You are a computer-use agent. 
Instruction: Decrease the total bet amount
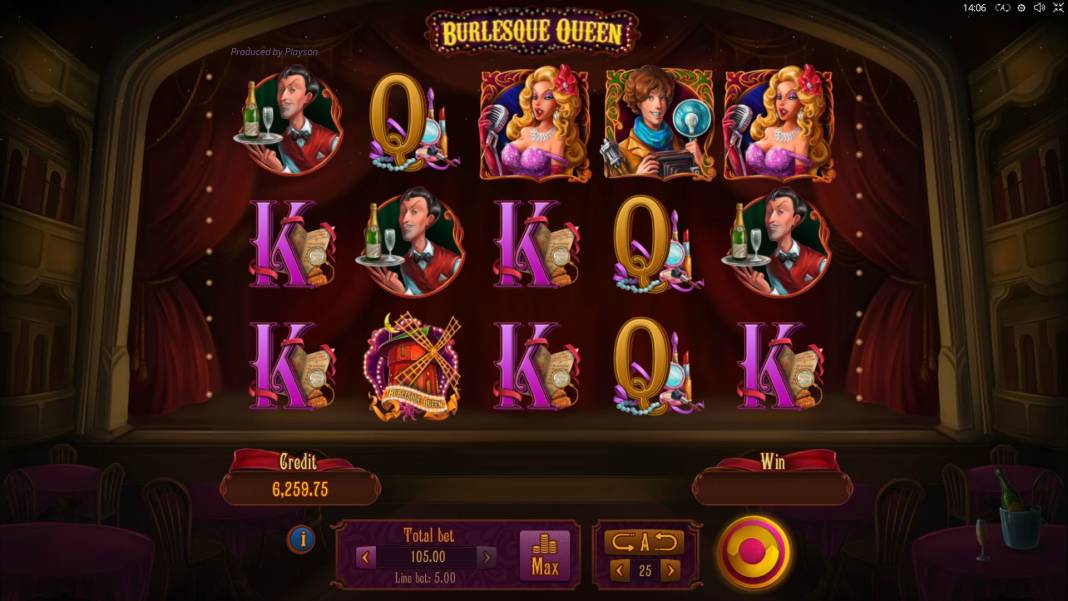tap(366, 557)
